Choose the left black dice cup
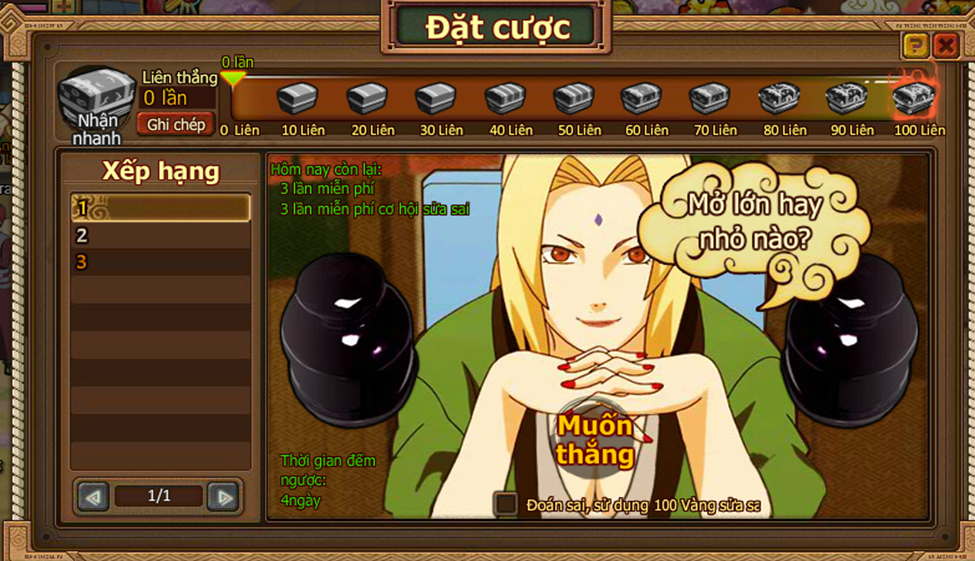 point(348,325)
